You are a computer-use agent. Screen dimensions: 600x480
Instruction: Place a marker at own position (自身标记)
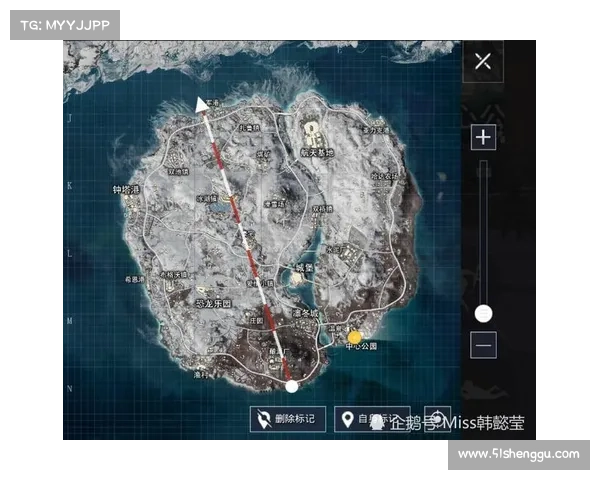coord(373,419)
